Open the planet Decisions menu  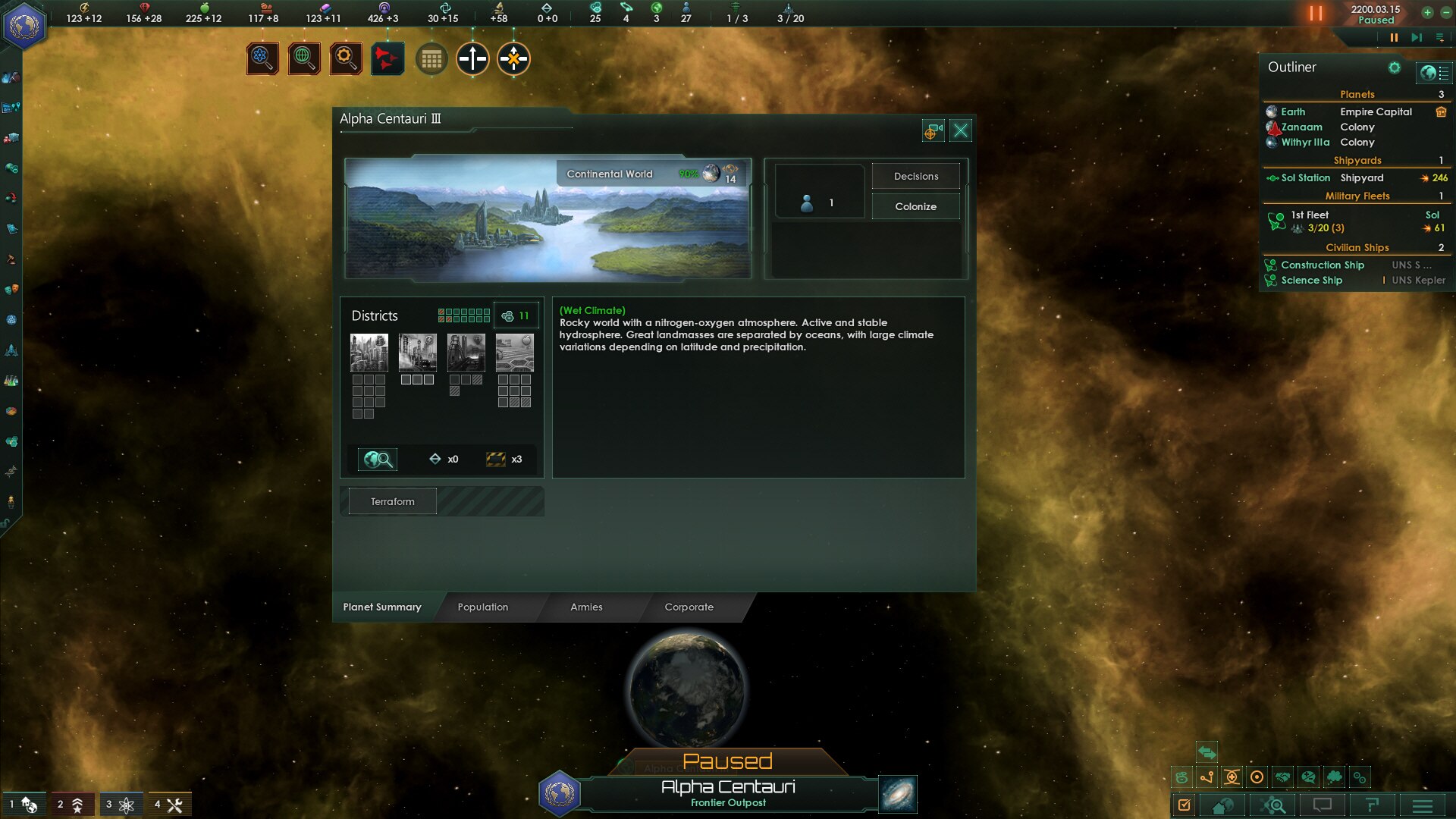(915, 176)
